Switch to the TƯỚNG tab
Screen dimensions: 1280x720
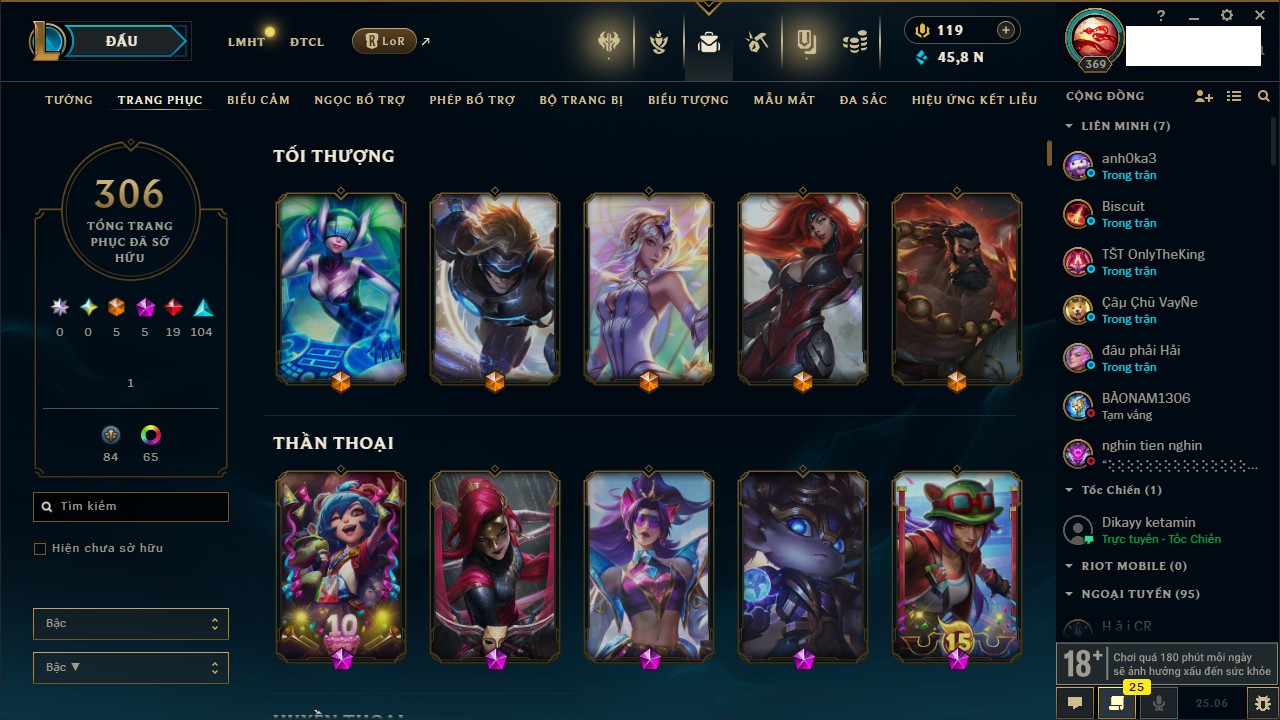pos(69,100)
